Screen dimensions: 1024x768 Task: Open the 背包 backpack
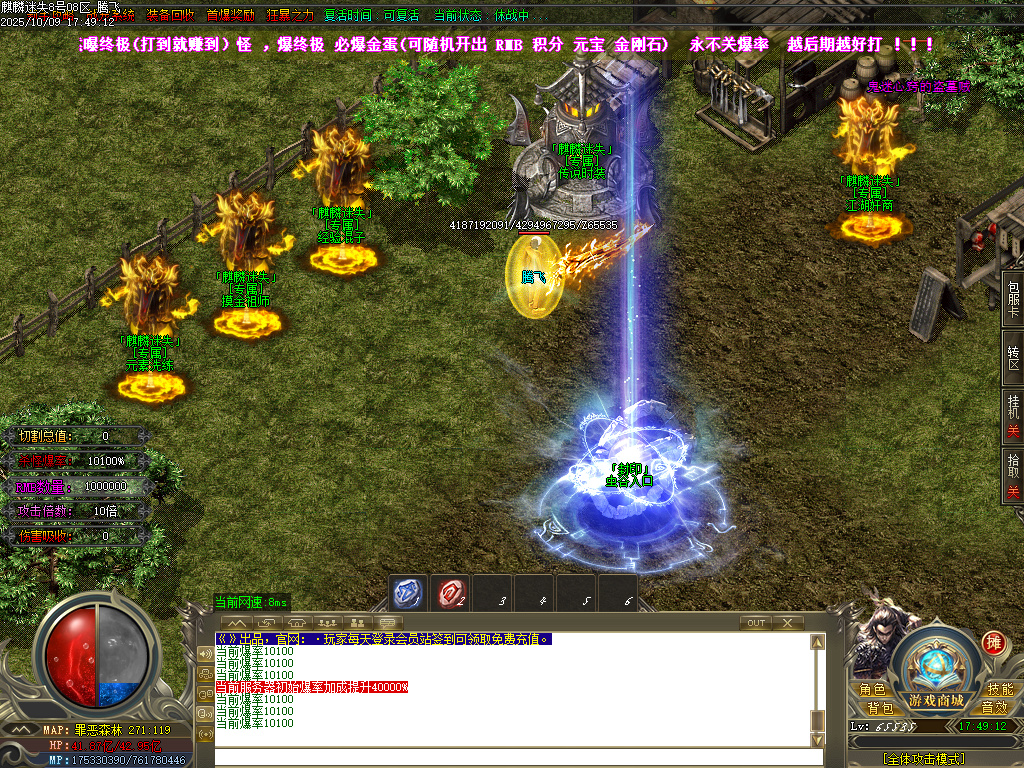[x=880, y=707]
